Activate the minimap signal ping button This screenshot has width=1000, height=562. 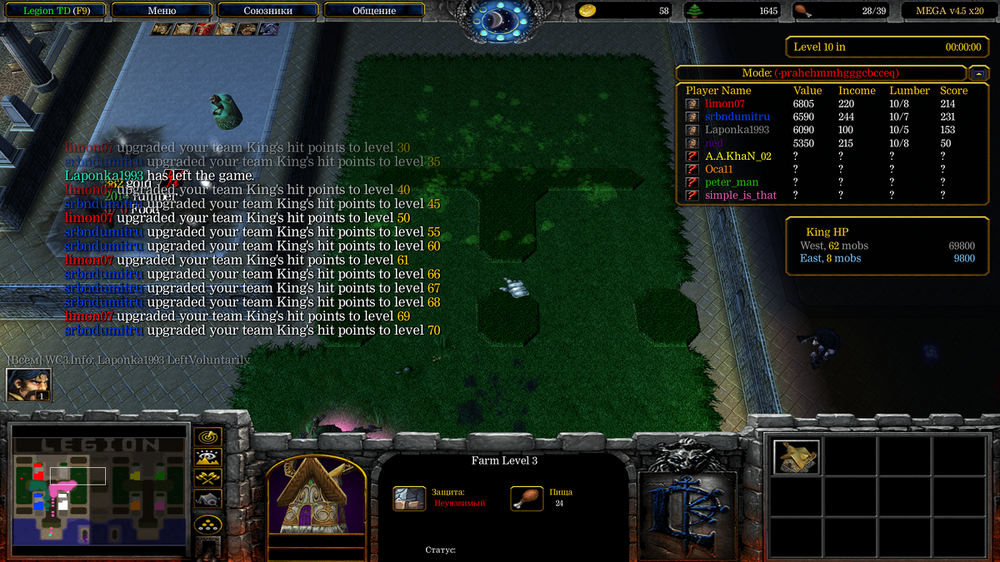[208, 438]
